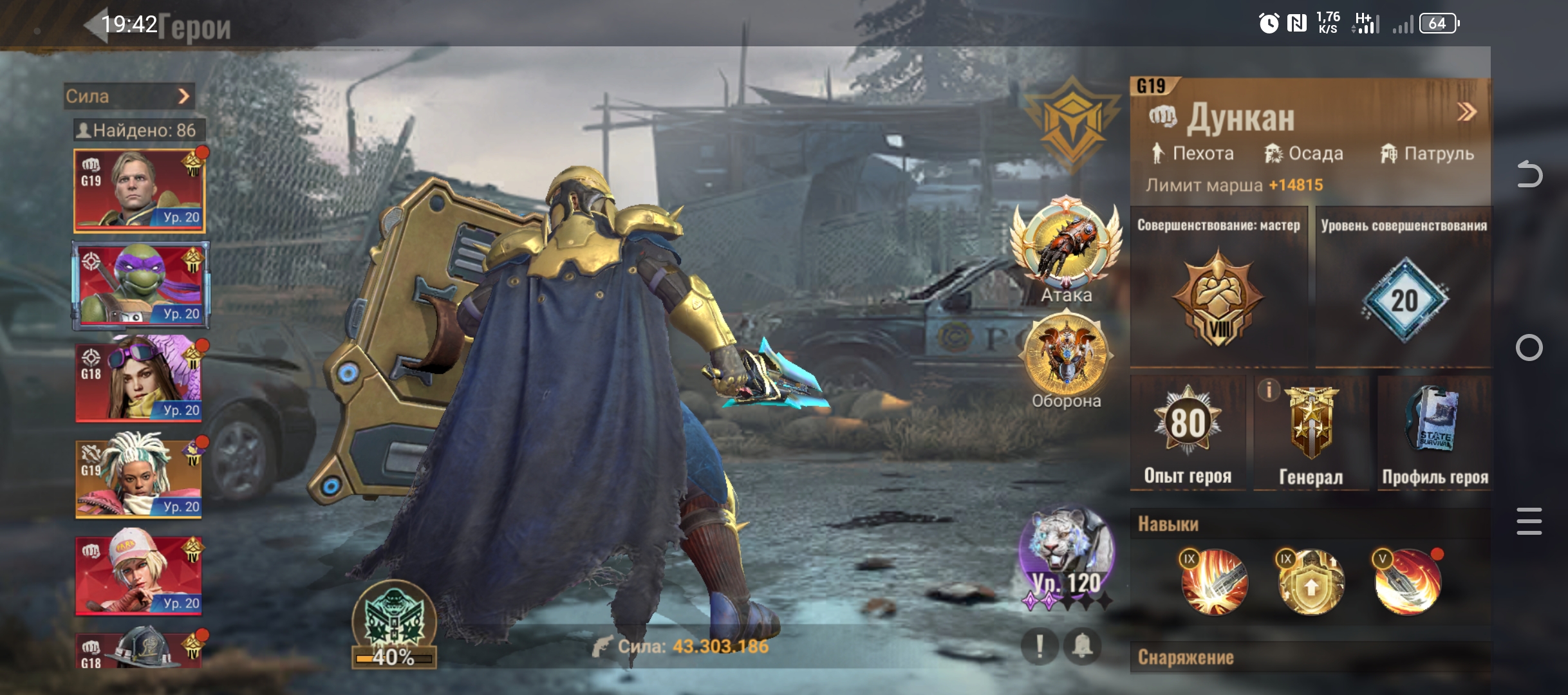View the white tiger pet level 120
The image size is (1568, 695).
1066,555
